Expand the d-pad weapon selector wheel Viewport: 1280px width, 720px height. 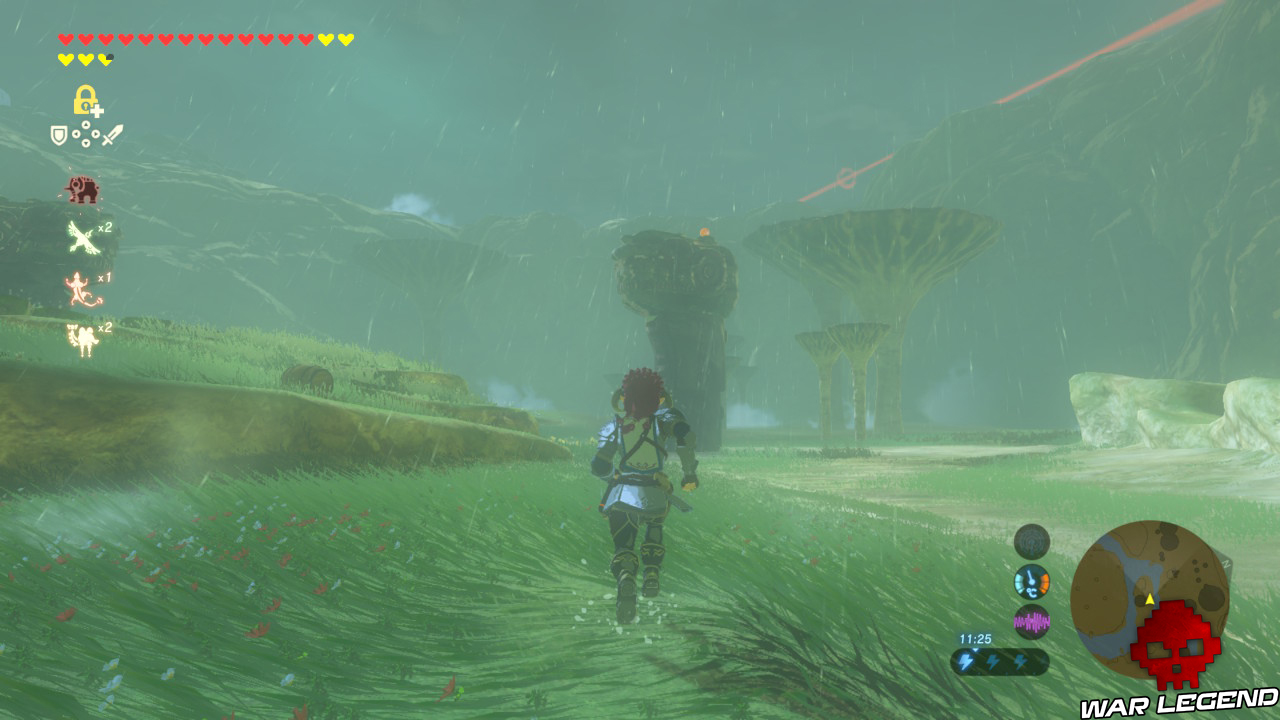85,134
